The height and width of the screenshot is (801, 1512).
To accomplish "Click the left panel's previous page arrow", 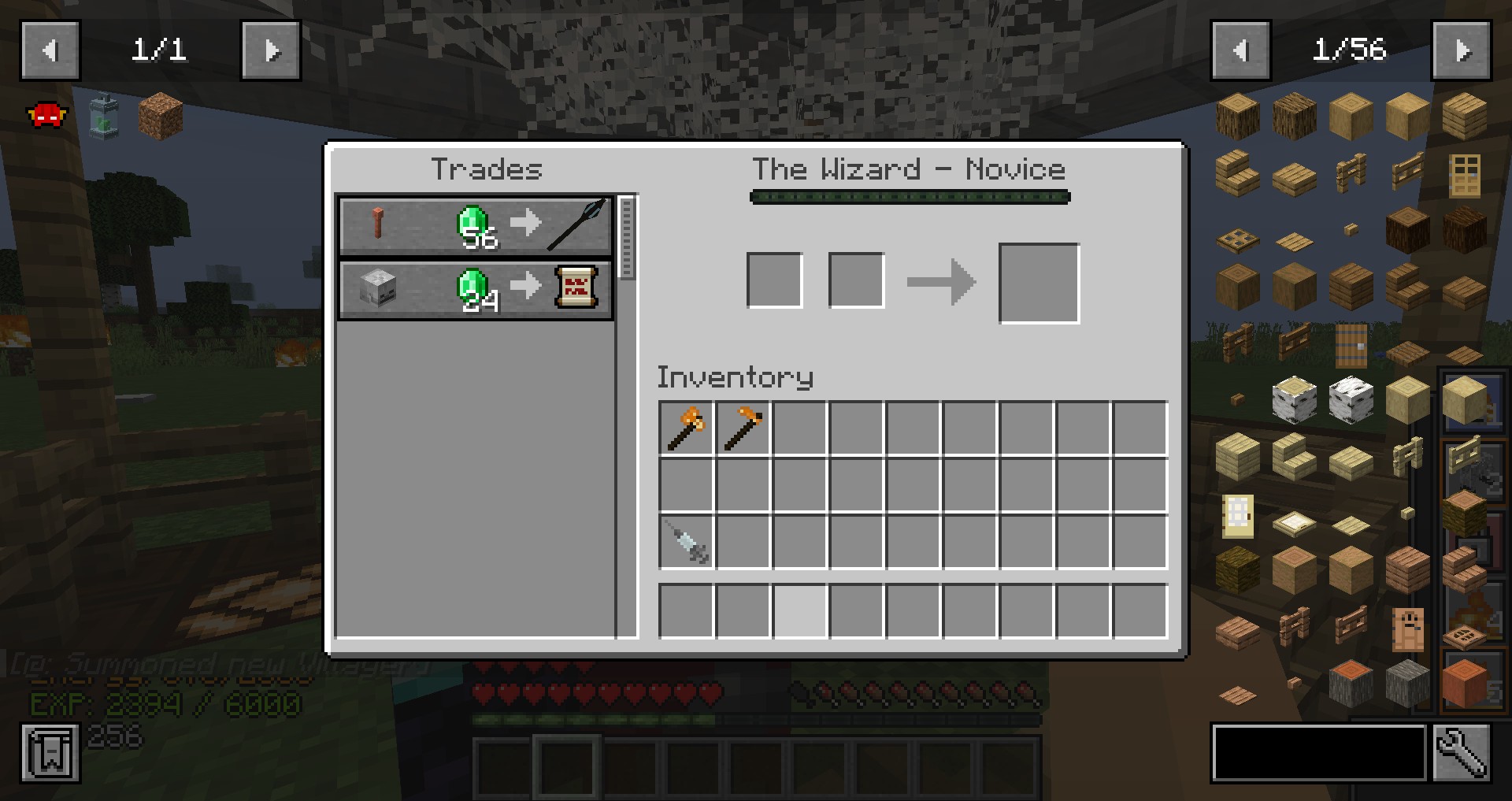I will (x=50, y=51).
